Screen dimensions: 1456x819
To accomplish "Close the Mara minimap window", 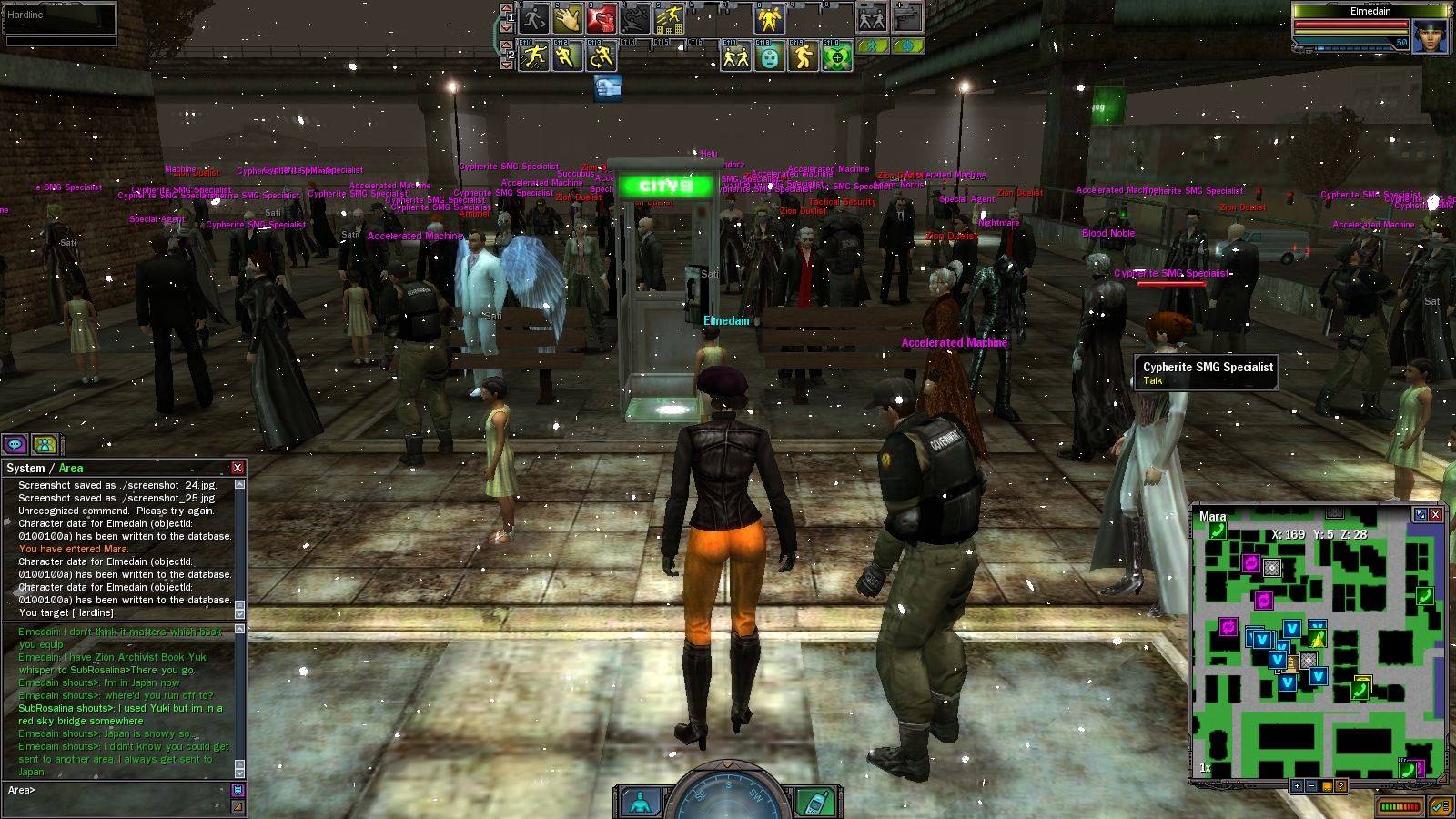I will coord(1435,515).
